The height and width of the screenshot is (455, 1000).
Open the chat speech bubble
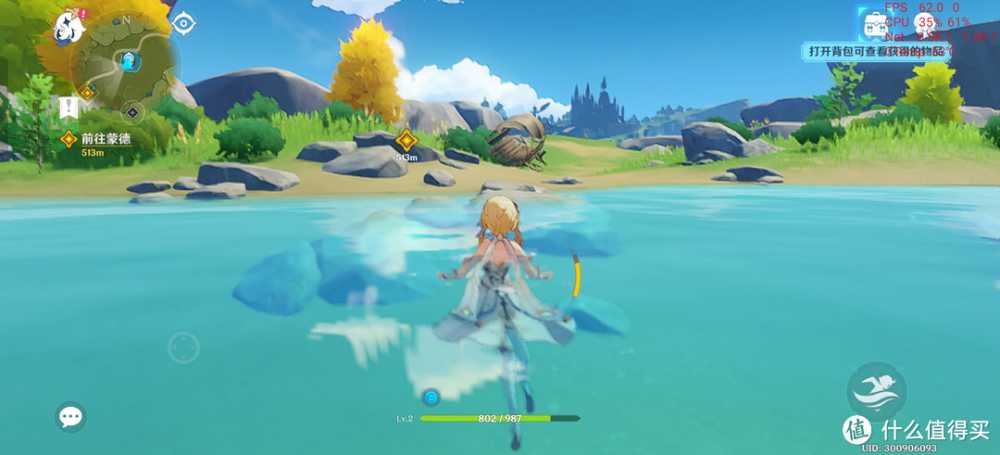pos(70,416)
